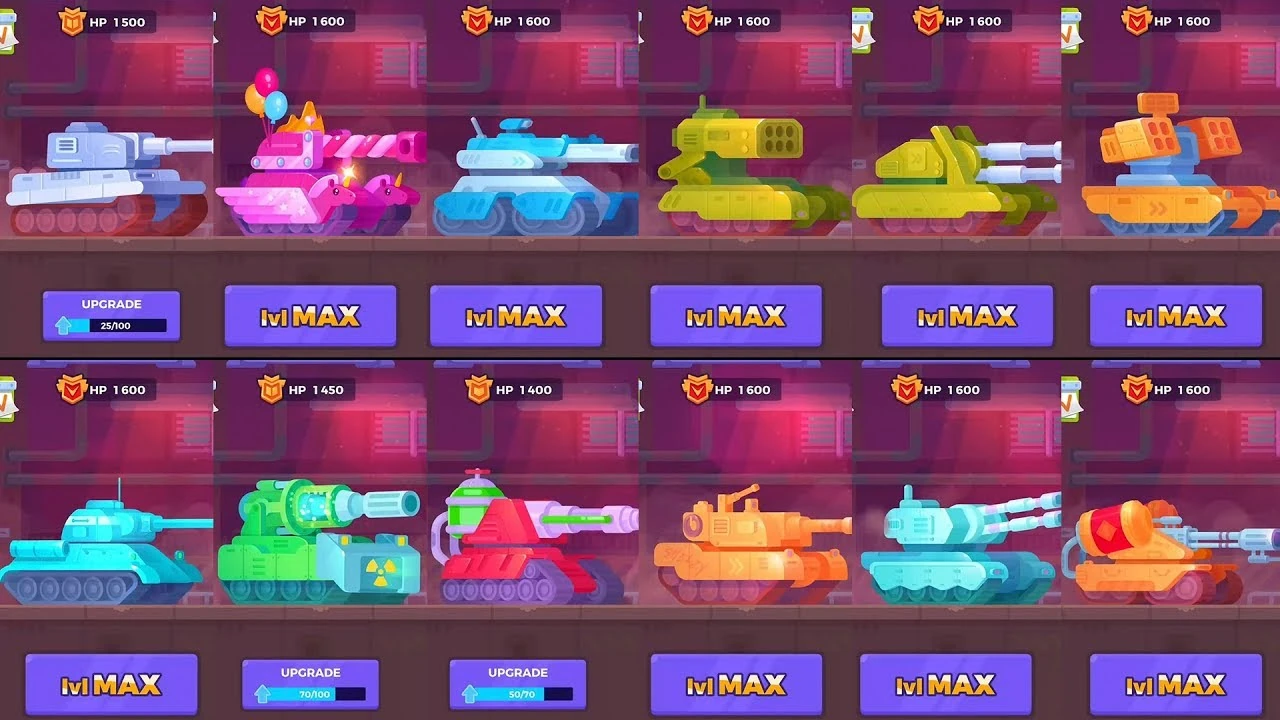Click lvl MAX beneath the pink unicorn tank
Viewport: 1280px width, 720px height.
(310, 315)
